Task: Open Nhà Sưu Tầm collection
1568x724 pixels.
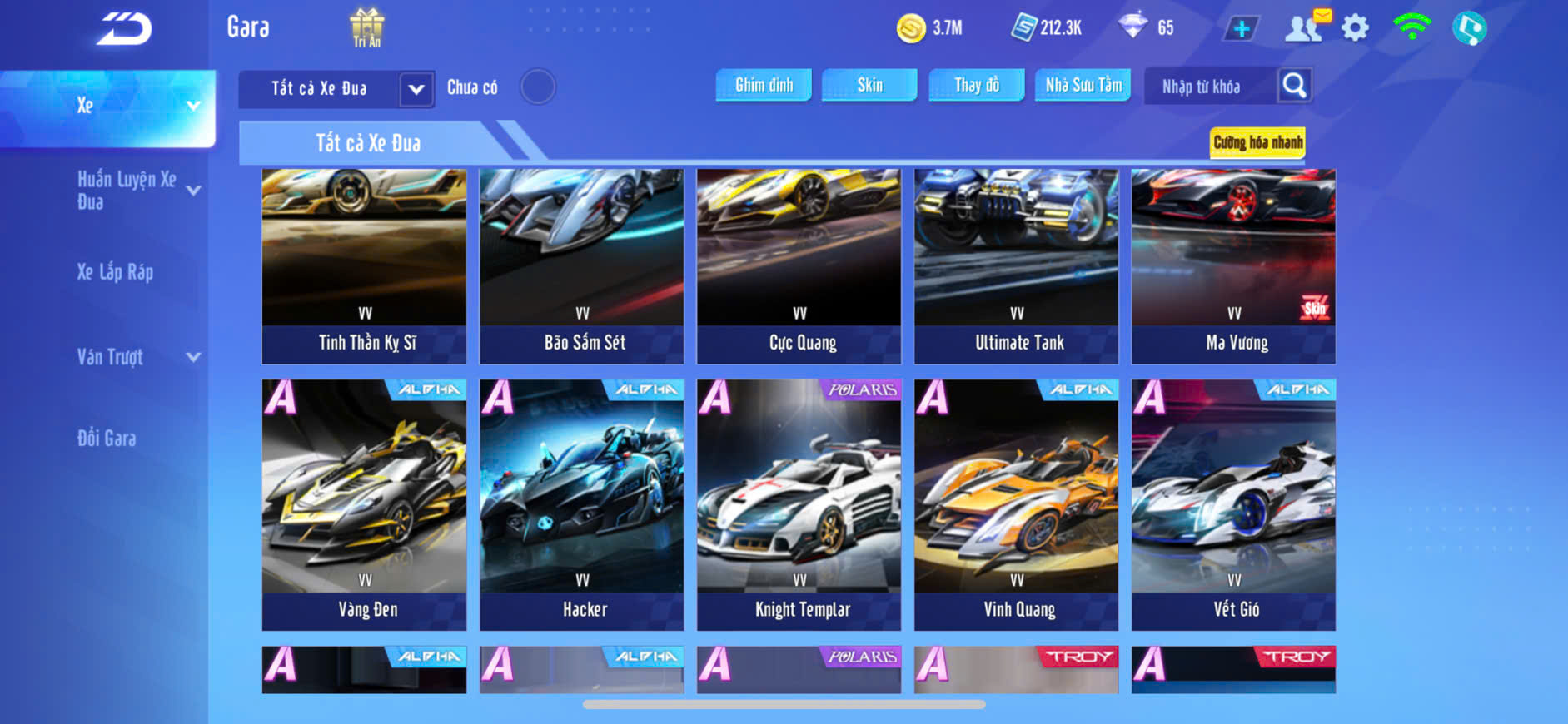Action: click(1083, 85)
